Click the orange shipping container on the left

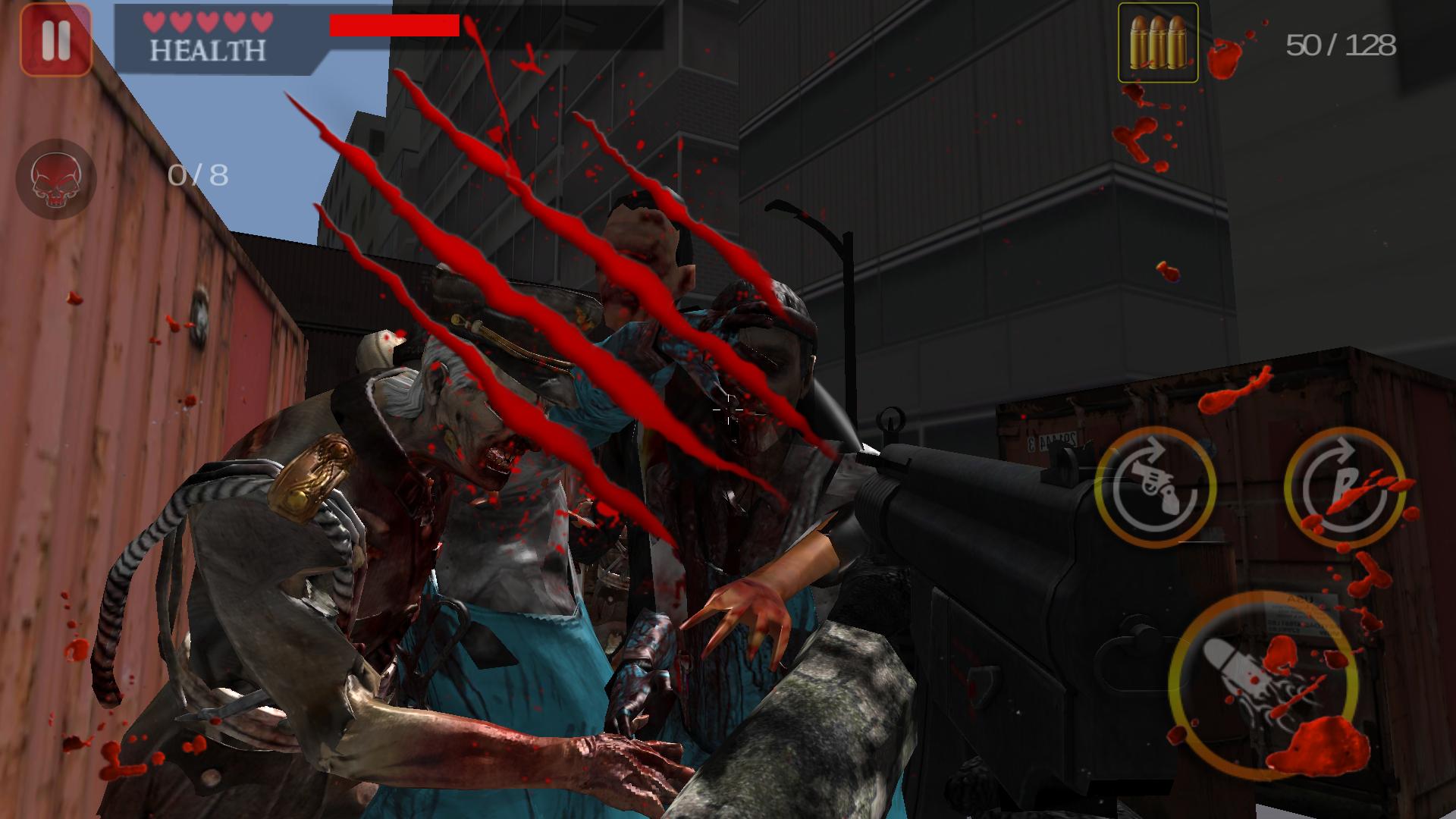pyautogui.click(x=114, y=379)
